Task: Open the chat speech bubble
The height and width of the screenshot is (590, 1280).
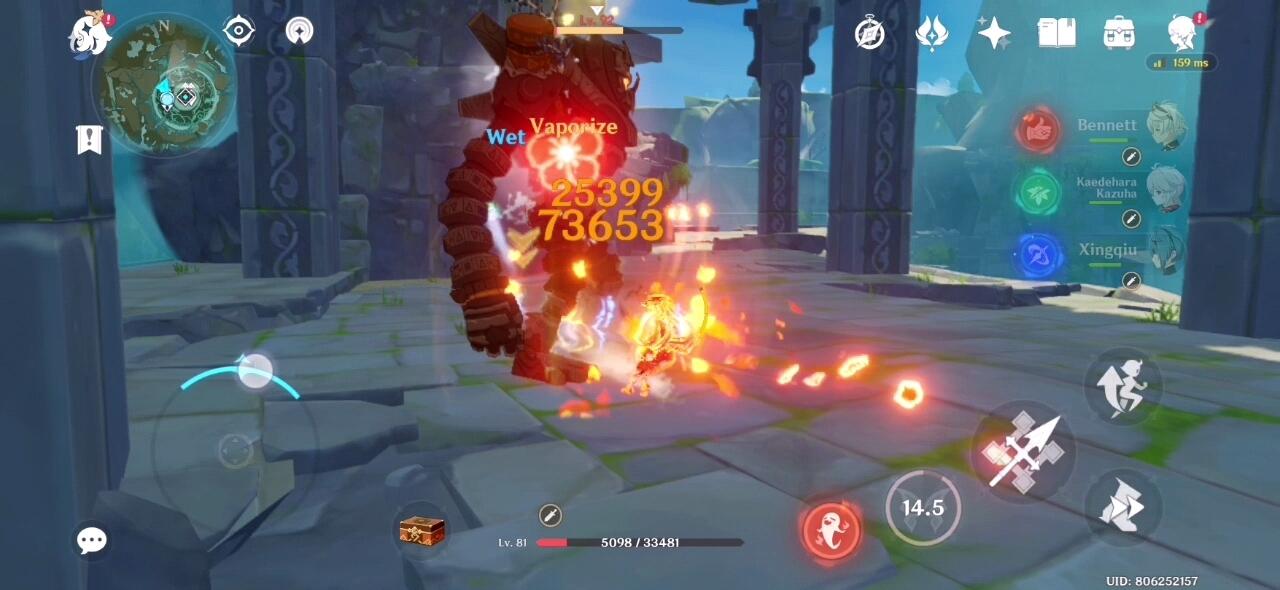Action: (91, 541)
